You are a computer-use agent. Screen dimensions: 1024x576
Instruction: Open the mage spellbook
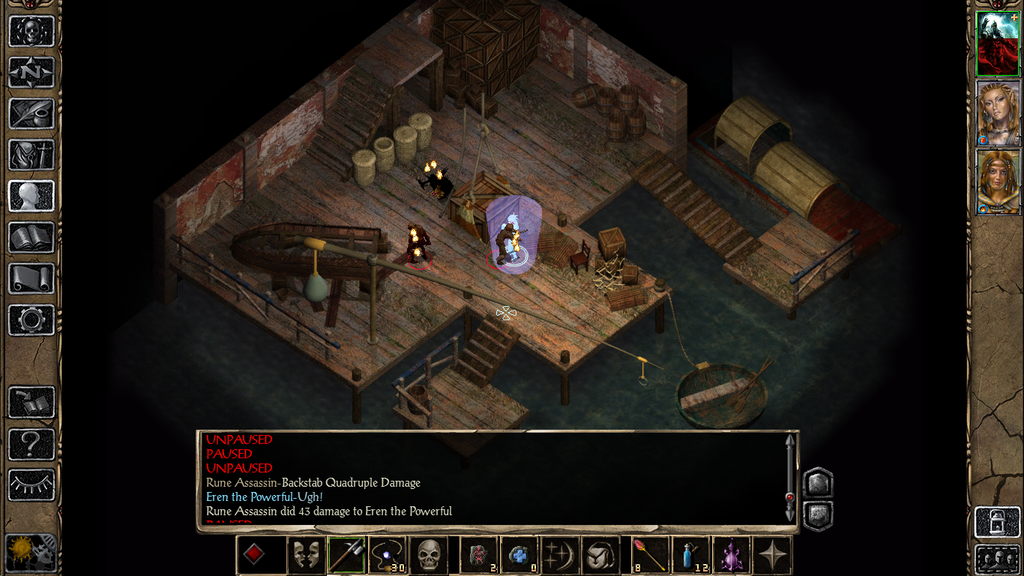click(x=31, y=237)
